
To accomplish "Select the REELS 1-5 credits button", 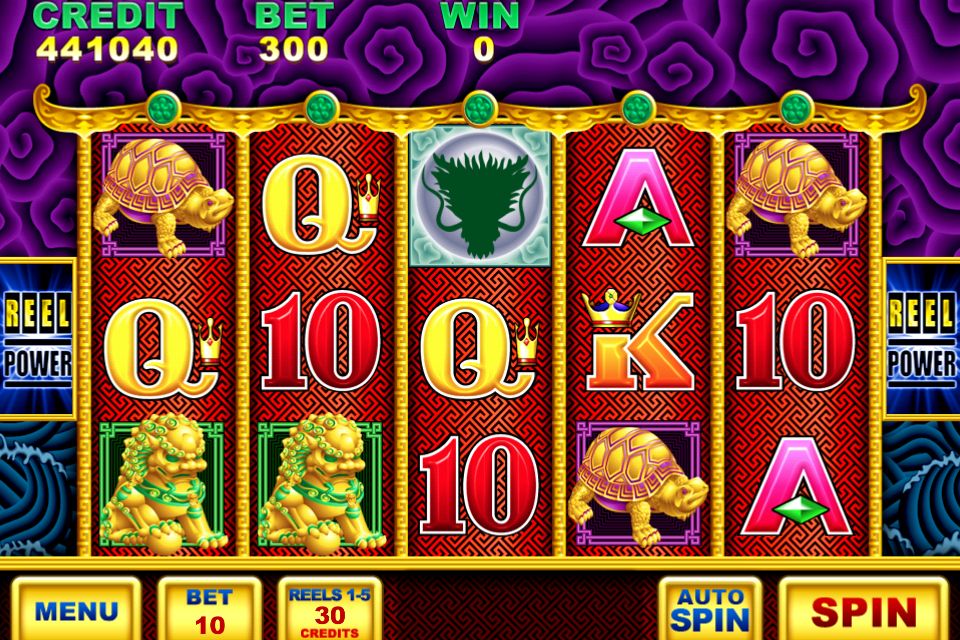I will tap(329, 609).
